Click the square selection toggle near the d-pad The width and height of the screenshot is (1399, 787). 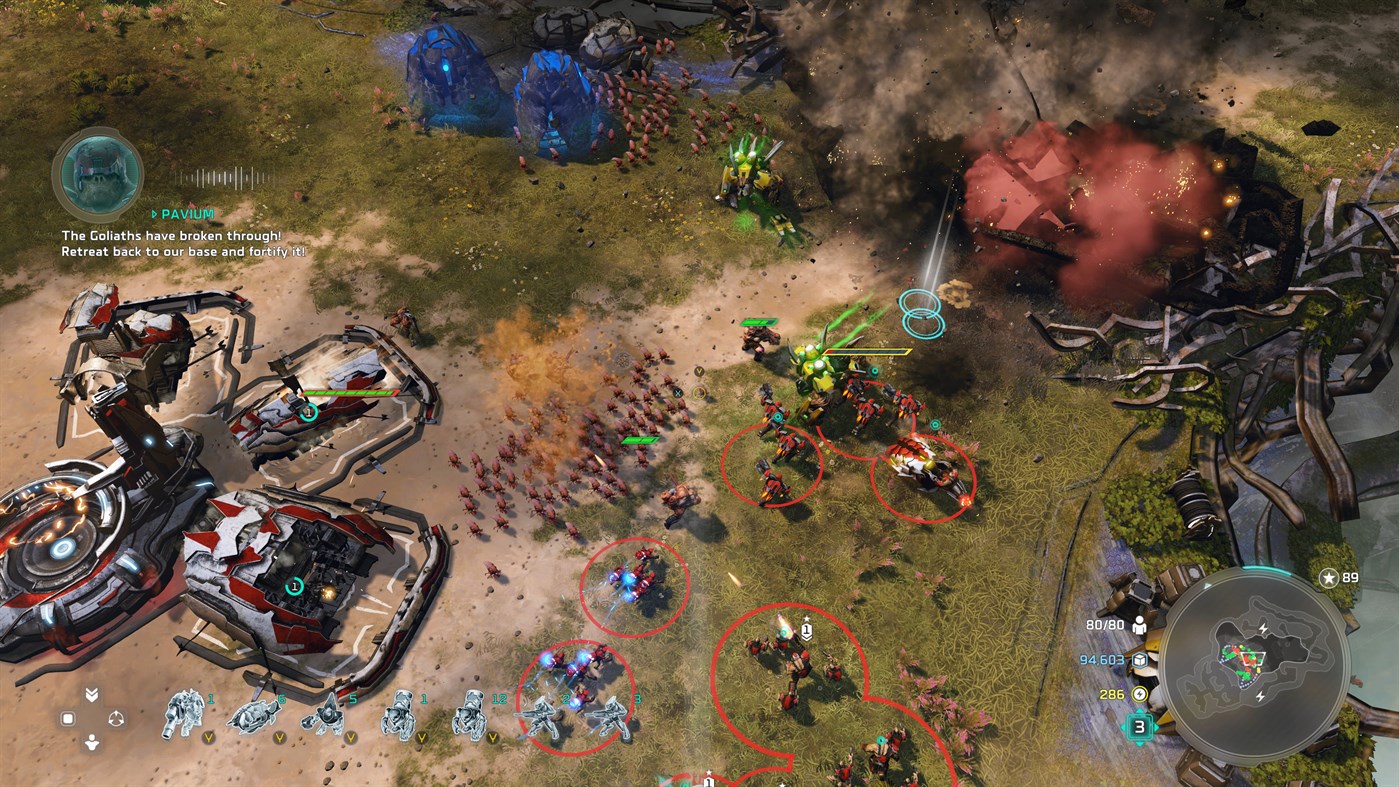point(66,717)
